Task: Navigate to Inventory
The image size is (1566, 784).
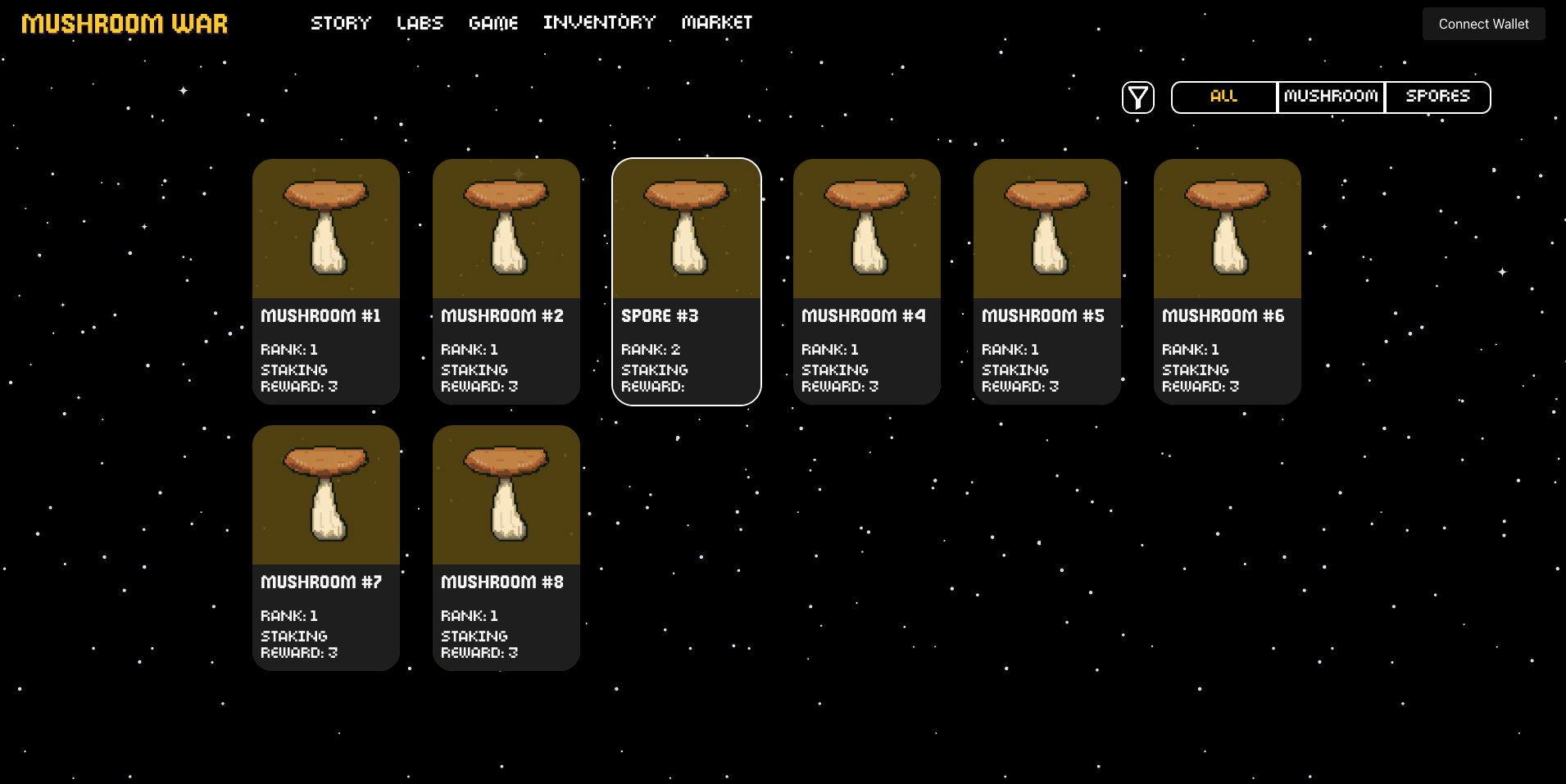Action: [x=599, y=23]
